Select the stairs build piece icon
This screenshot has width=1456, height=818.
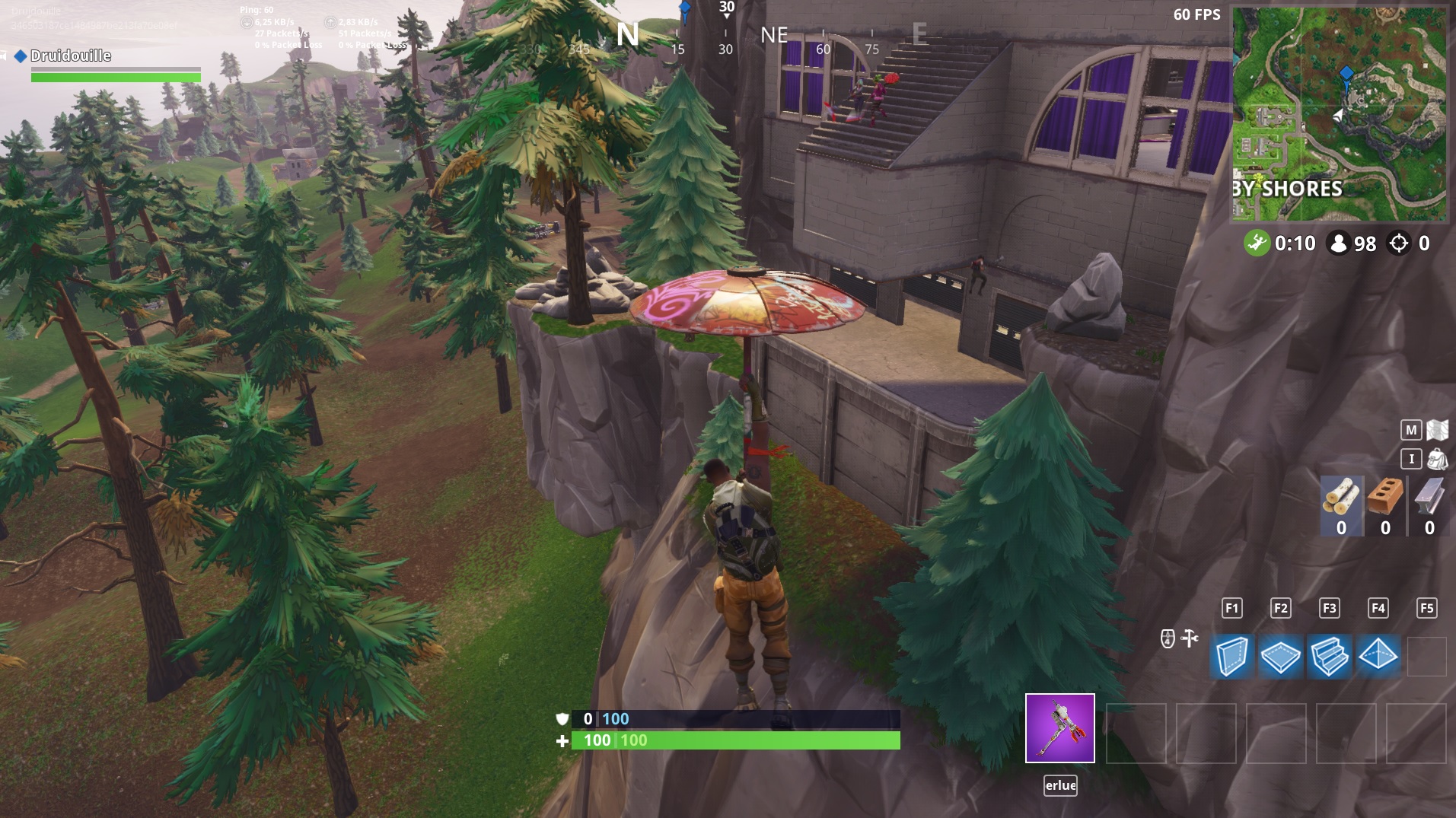point(1331,656)
